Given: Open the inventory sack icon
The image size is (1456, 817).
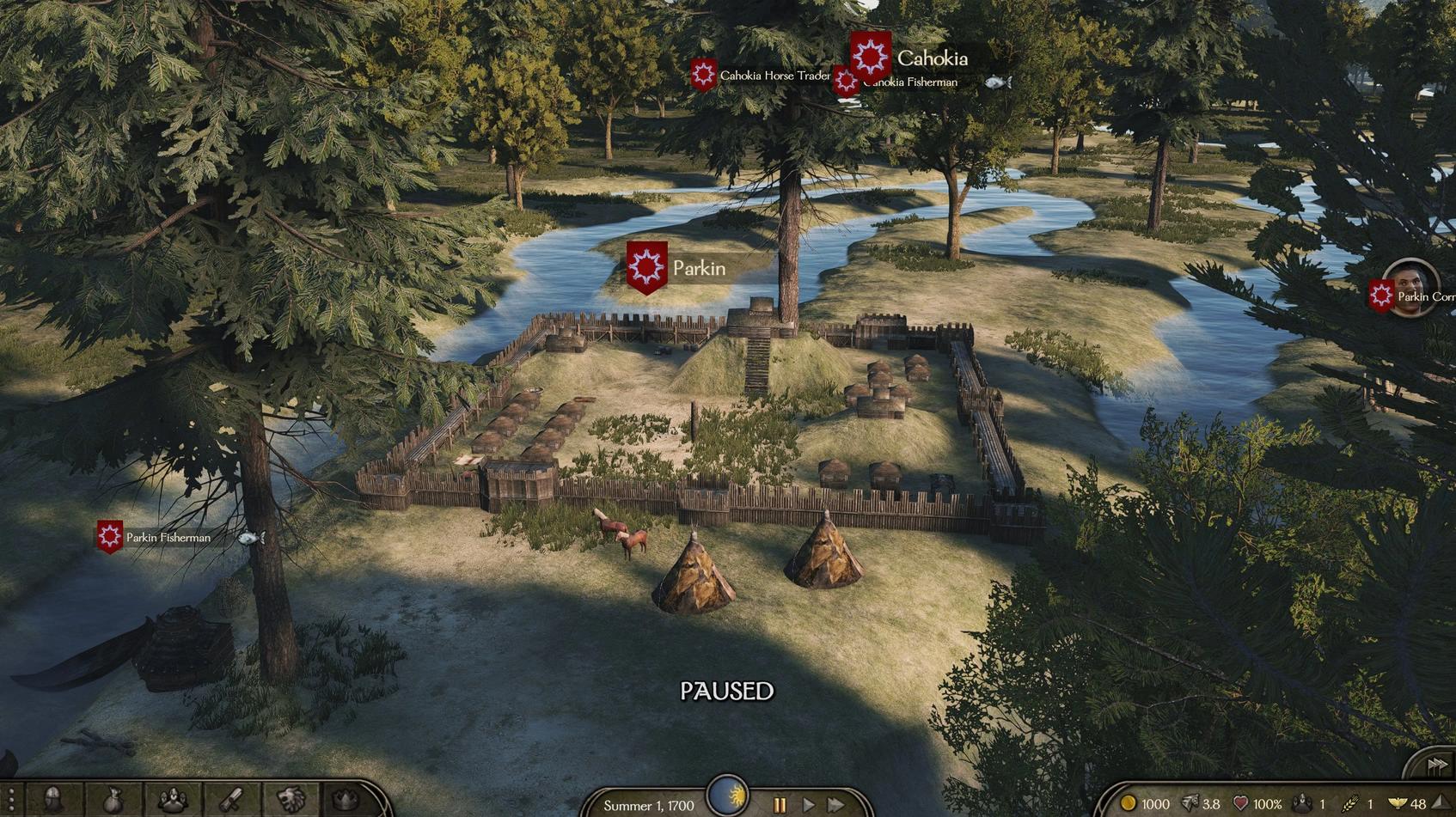Looking at the screenshot, I should [x=113, y=801].
